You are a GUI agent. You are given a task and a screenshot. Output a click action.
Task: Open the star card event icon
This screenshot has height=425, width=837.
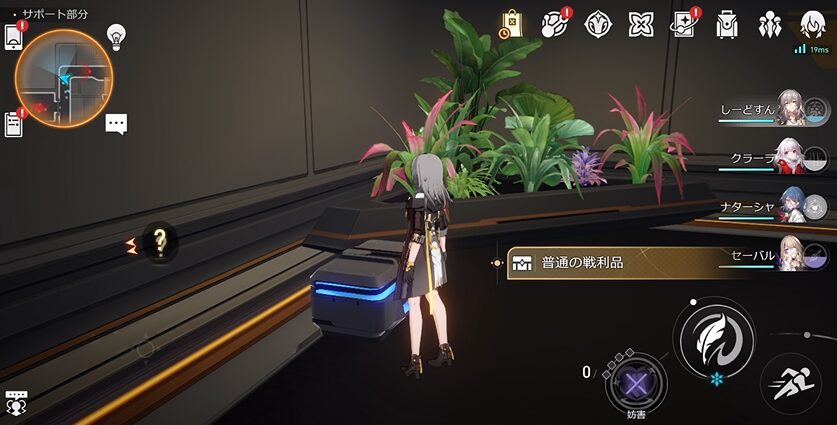pos(683,24)
